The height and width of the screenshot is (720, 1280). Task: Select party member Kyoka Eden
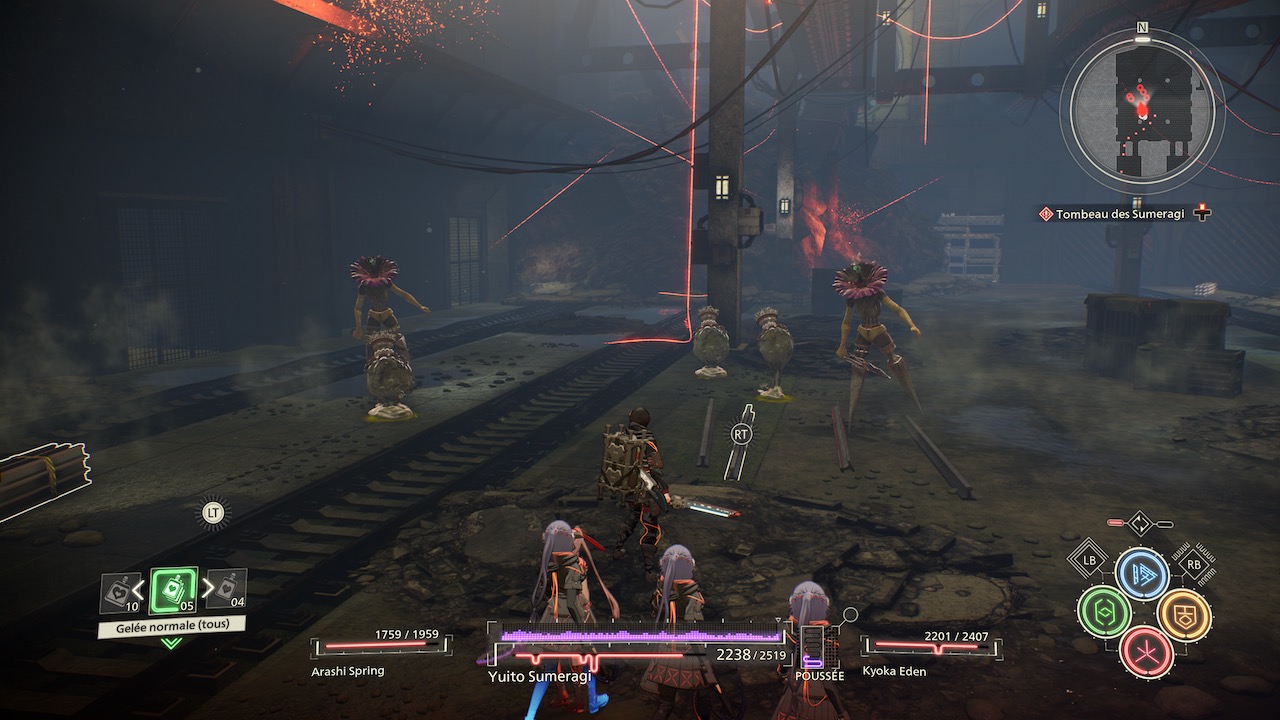[930, 647]
